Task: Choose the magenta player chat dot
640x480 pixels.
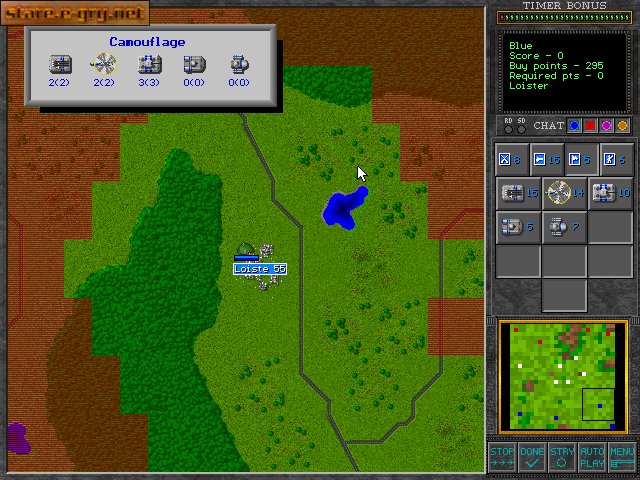Action: pyautogui.click(x=606, y=126)
